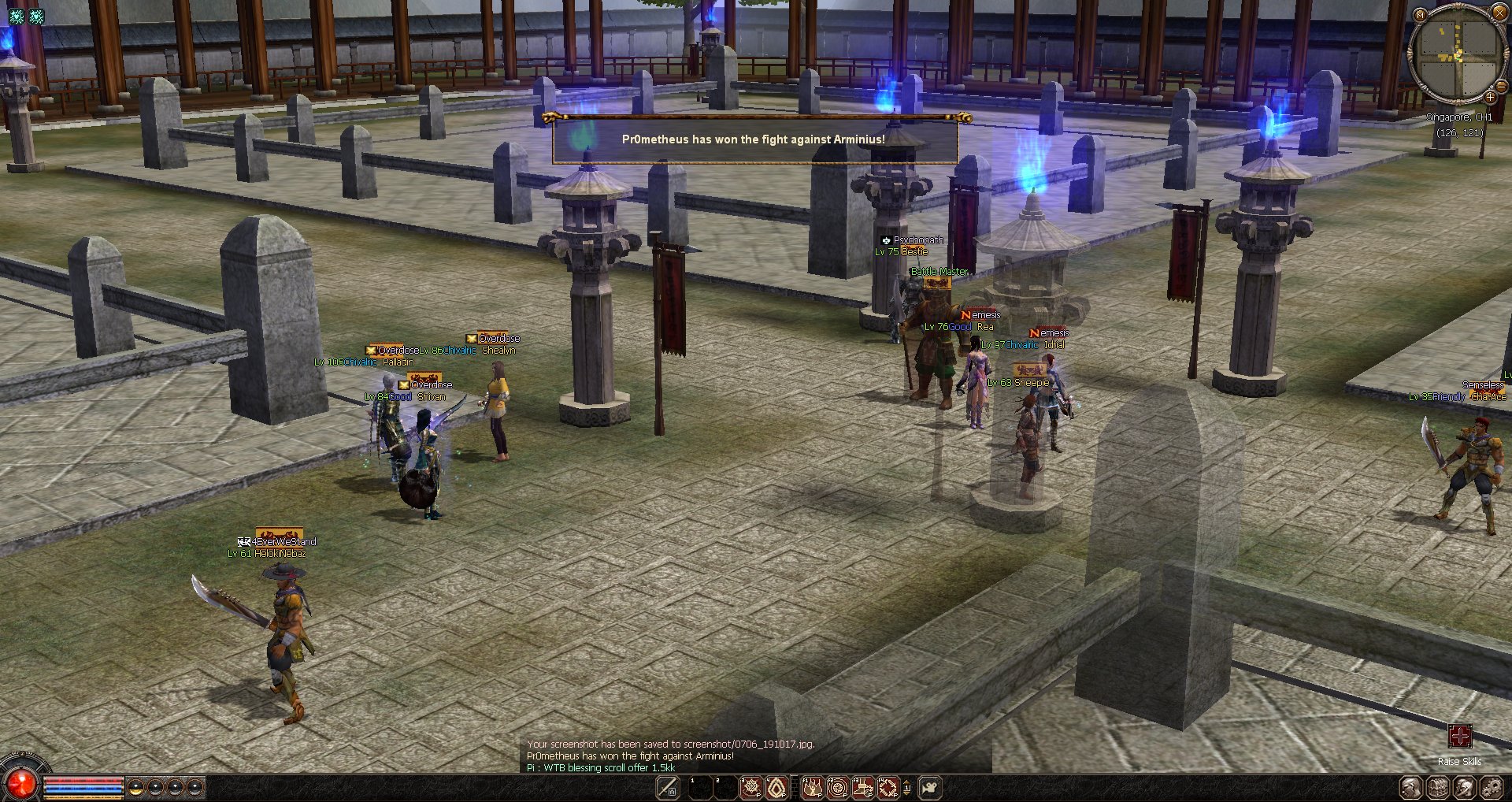Open the inventory treasure chest icon

coord(1438,787)
